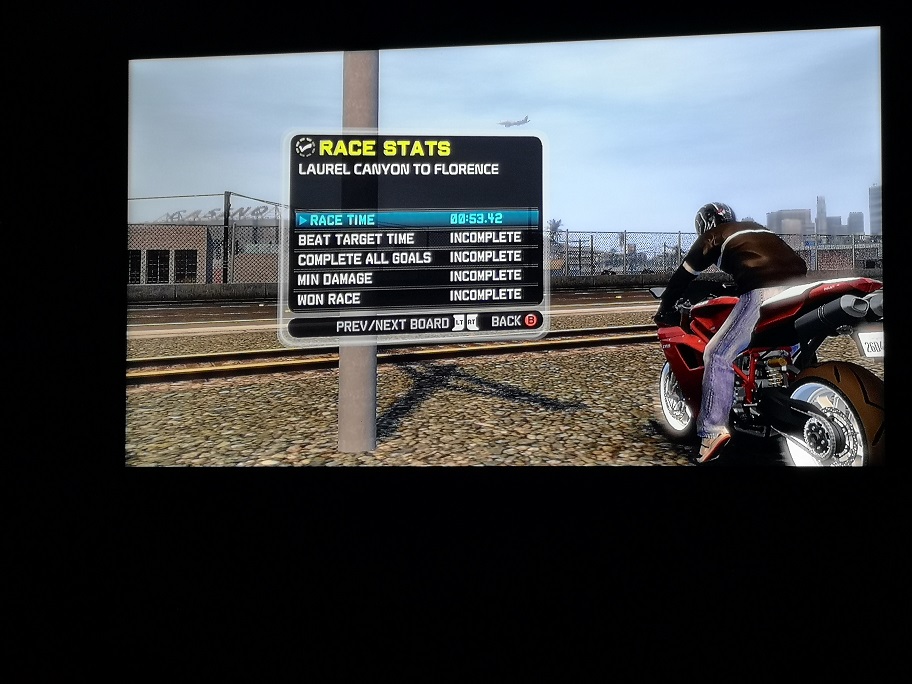Go back using the Back option
This screenshot has height=684, width=912.
[514, 322]
